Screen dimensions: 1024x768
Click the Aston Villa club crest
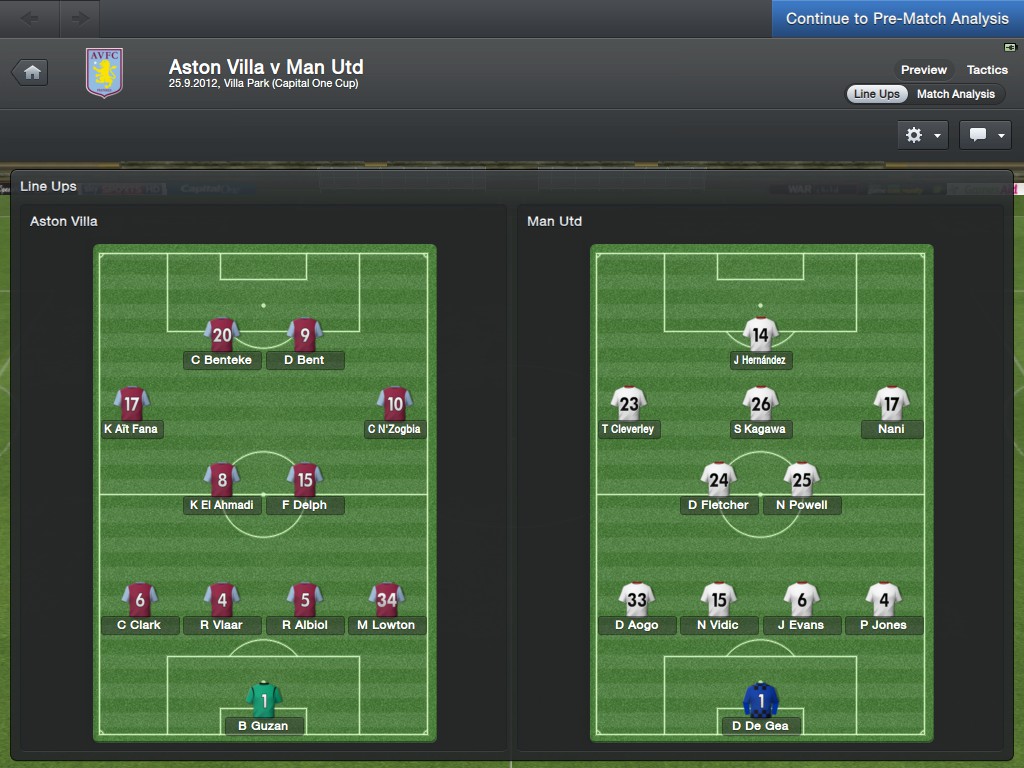click(104, 73)
